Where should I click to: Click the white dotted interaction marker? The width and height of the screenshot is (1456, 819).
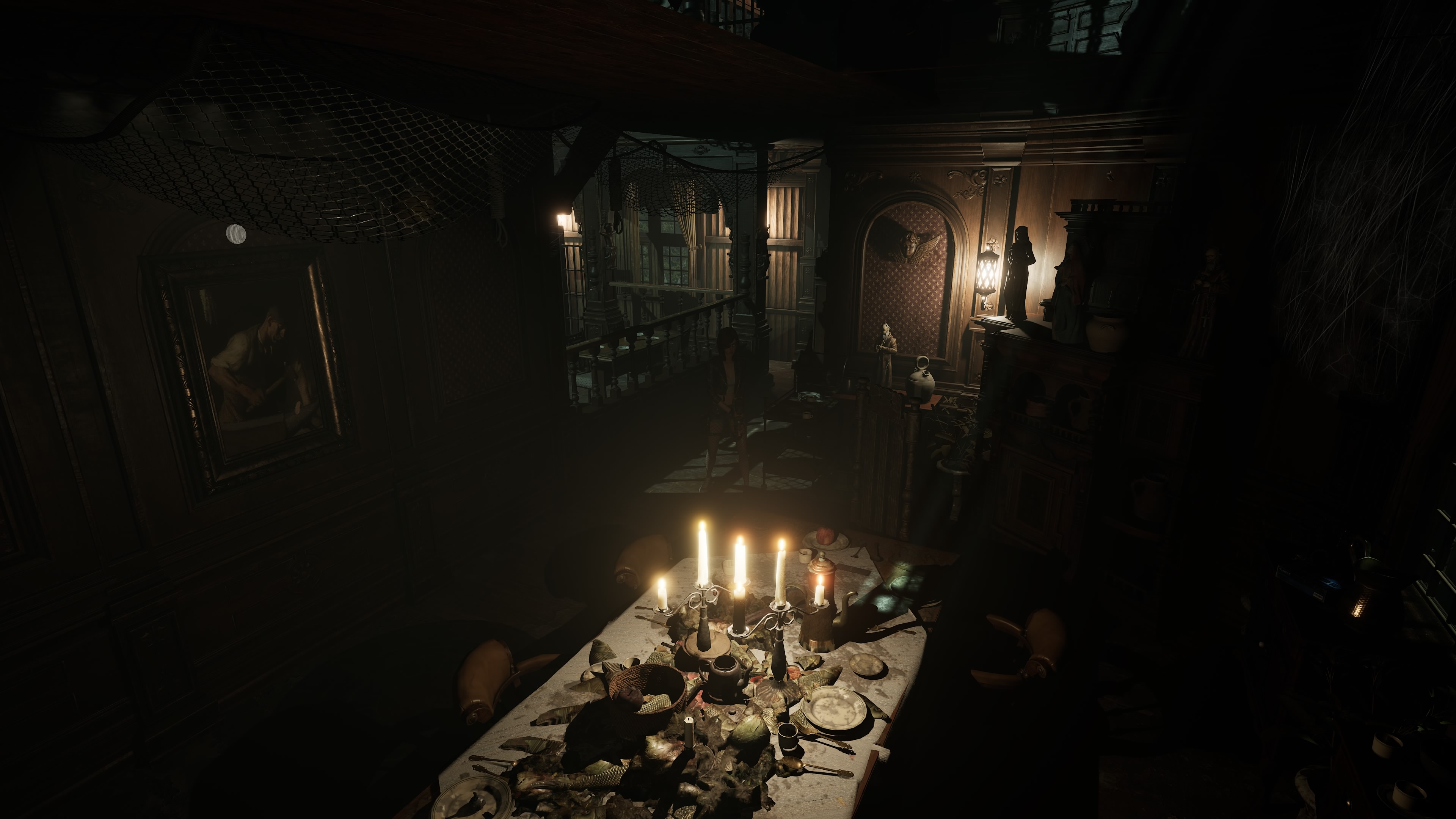pos(236,234)
